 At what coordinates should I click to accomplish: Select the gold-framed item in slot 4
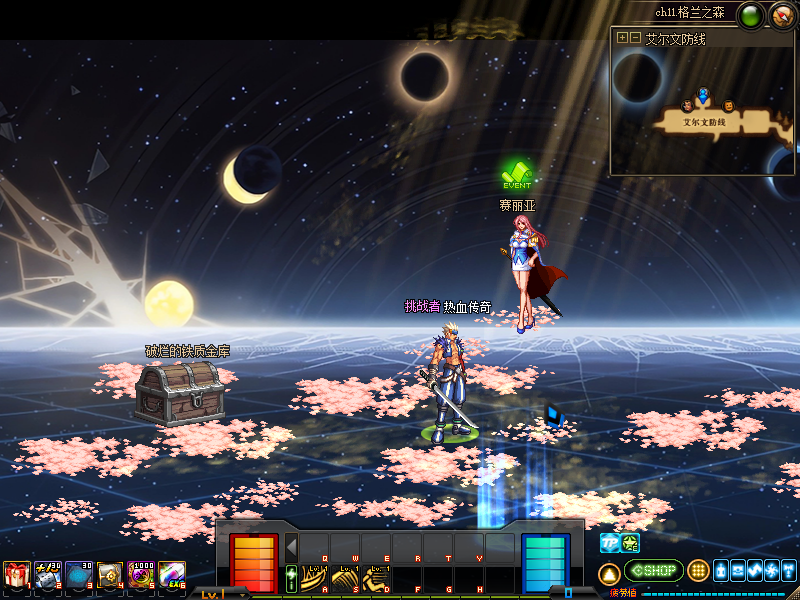pos(110,574)
